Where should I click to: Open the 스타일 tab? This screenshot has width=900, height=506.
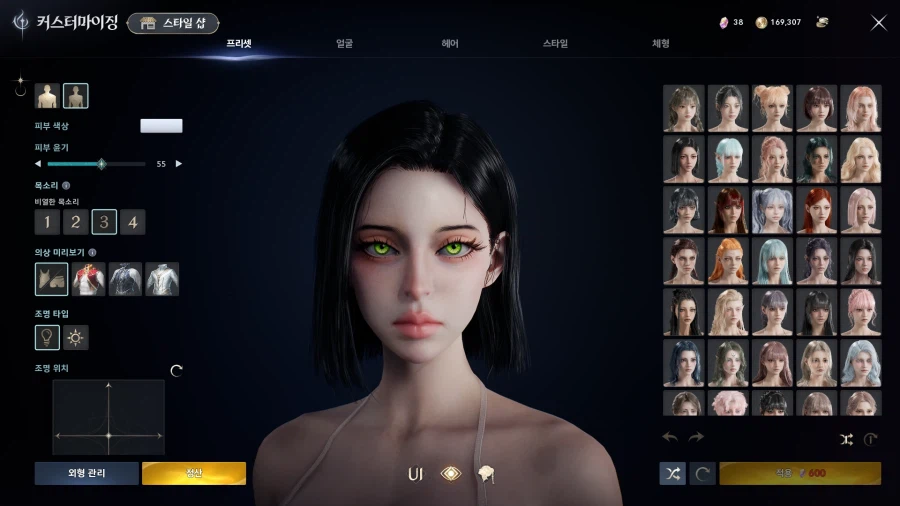(x=555, y=44)
